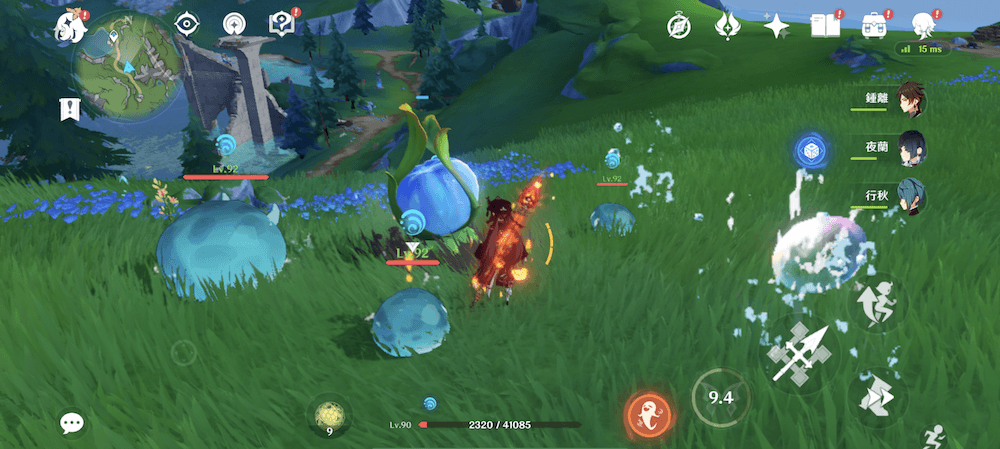The height and width of the screenshot is (449, 1000).
Task: Open the question mark tutorial book
Action: [x=281, y=24]
